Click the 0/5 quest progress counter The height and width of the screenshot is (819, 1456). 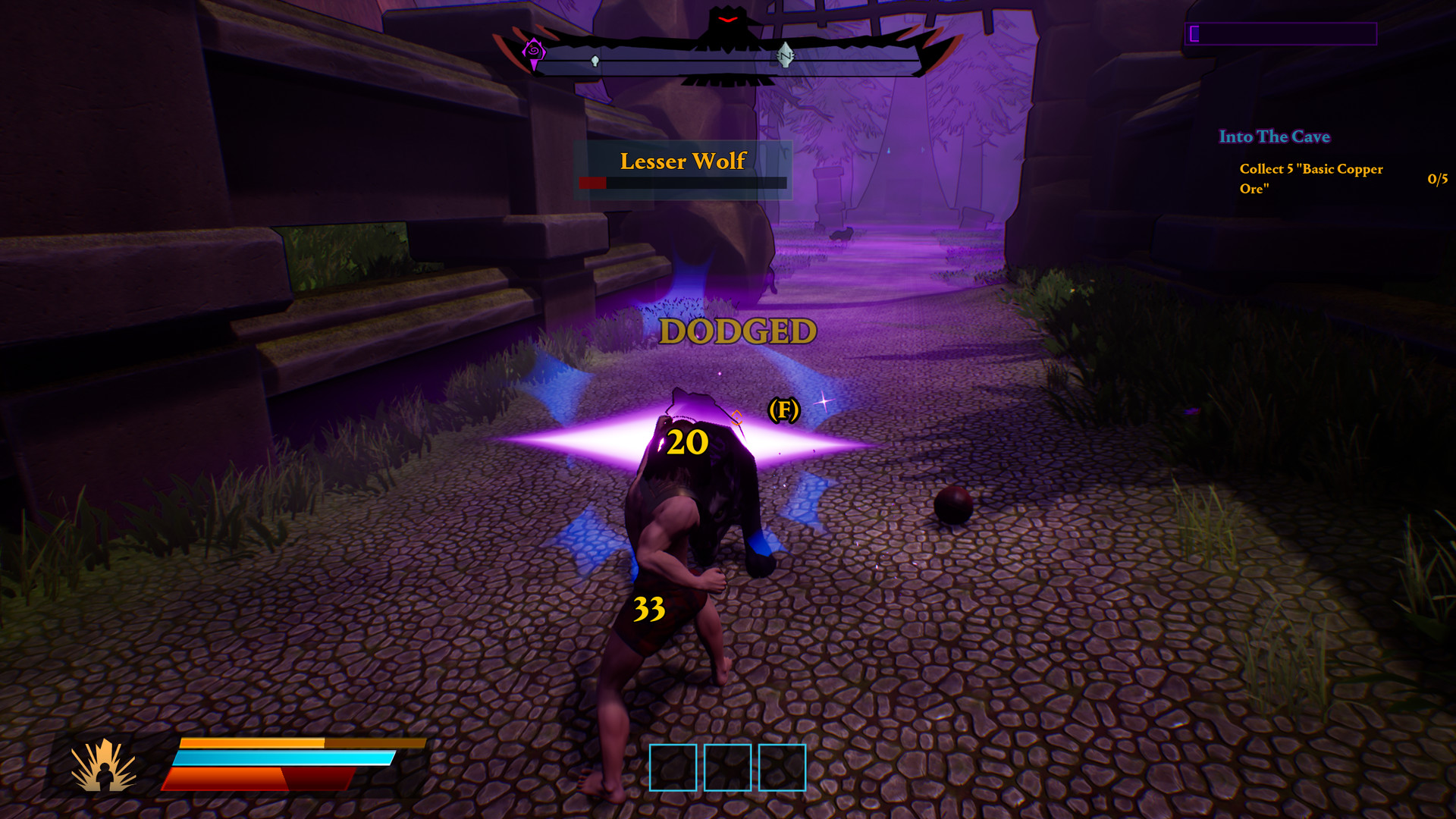point(1437,180)
